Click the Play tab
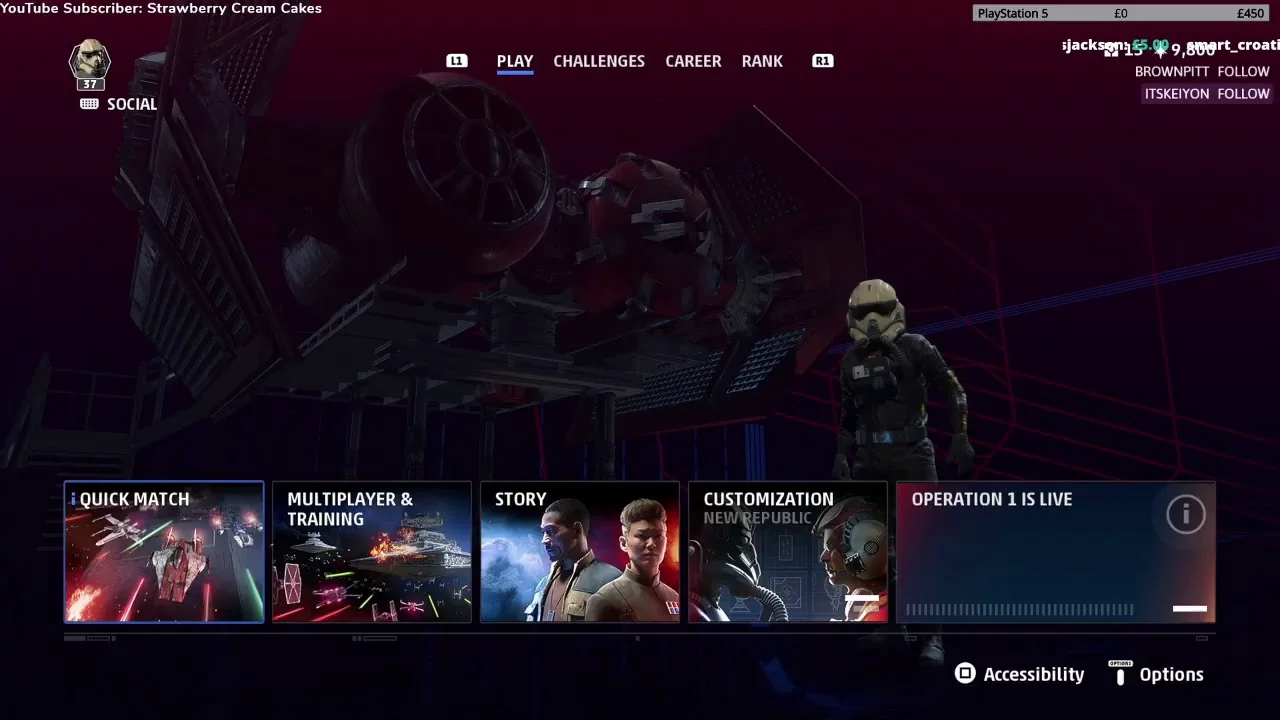The width and height of the screenshot is (1280, 720). click(x=515, y=61)
